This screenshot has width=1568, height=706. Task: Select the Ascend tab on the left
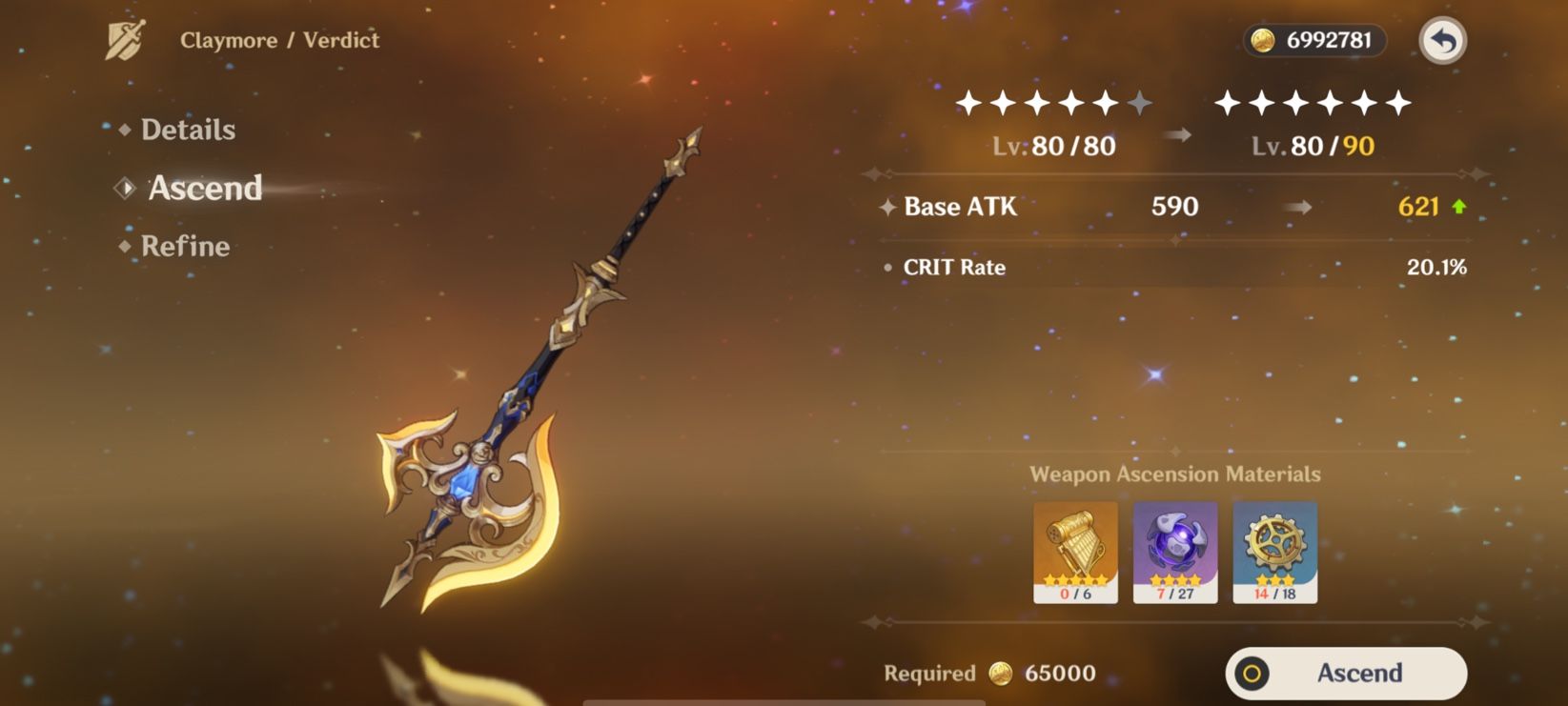pos(206,189)
